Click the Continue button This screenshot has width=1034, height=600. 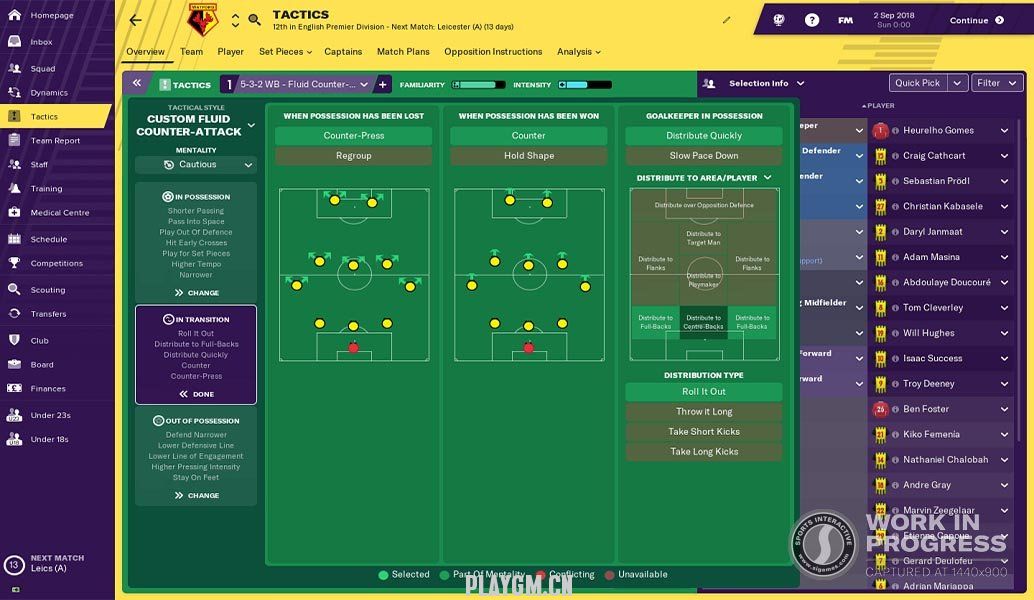coord(976,20)
